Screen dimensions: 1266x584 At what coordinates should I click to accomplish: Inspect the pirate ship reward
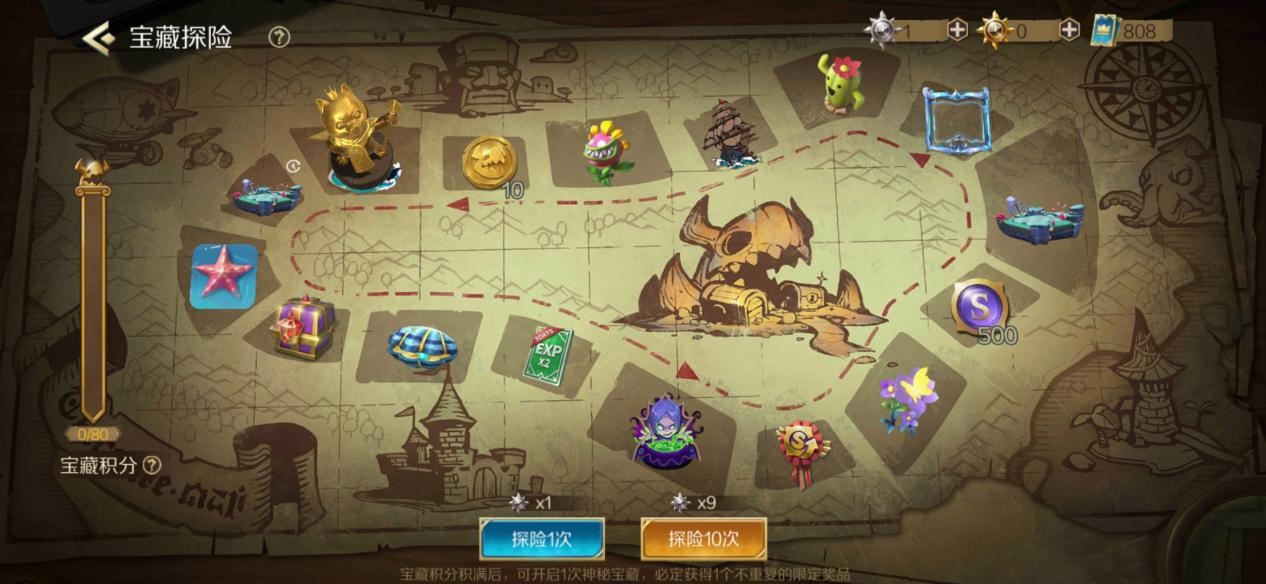[x=731, y=133]
